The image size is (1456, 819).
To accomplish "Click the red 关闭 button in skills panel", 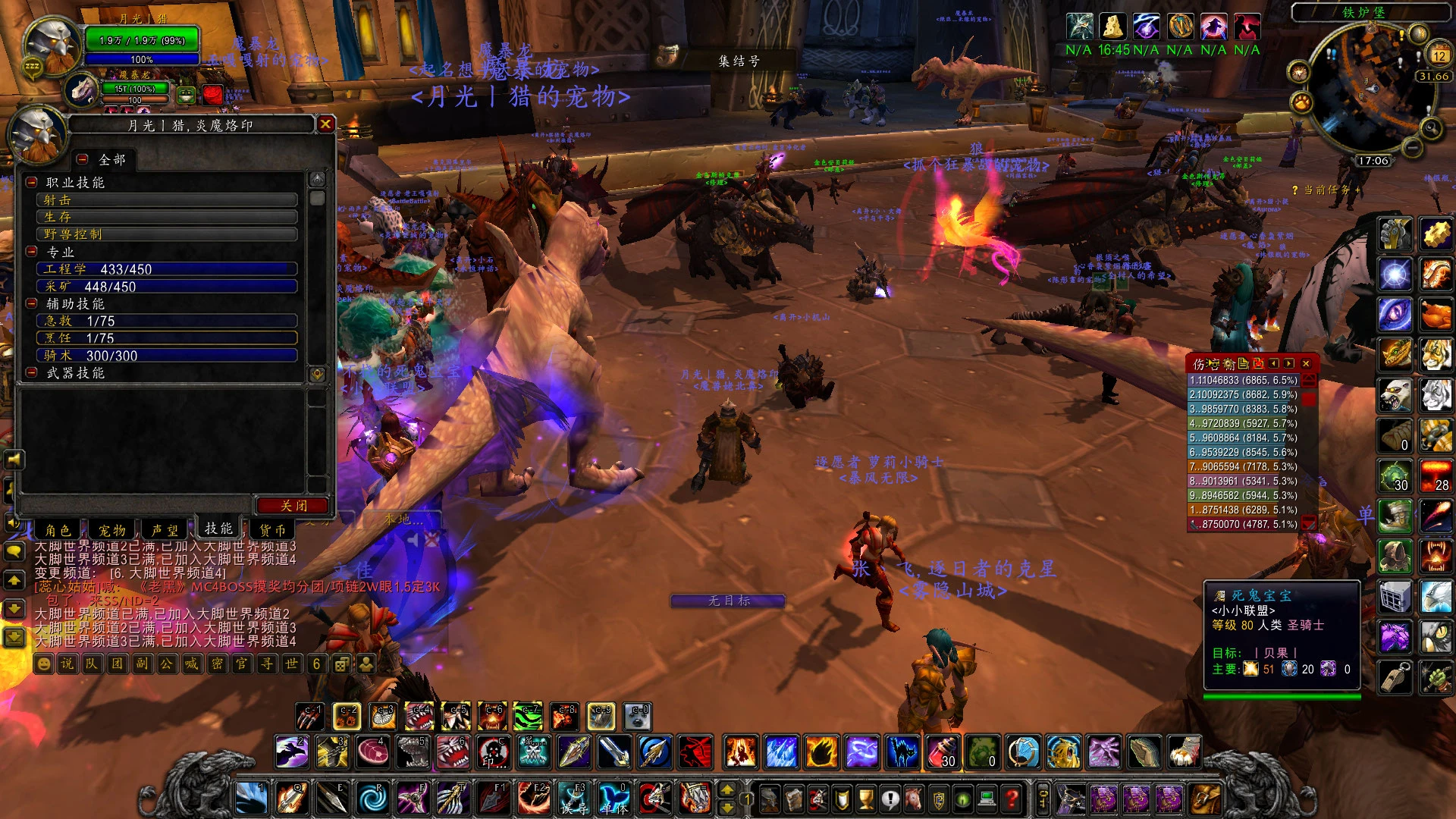I will [x=293, y=506].
